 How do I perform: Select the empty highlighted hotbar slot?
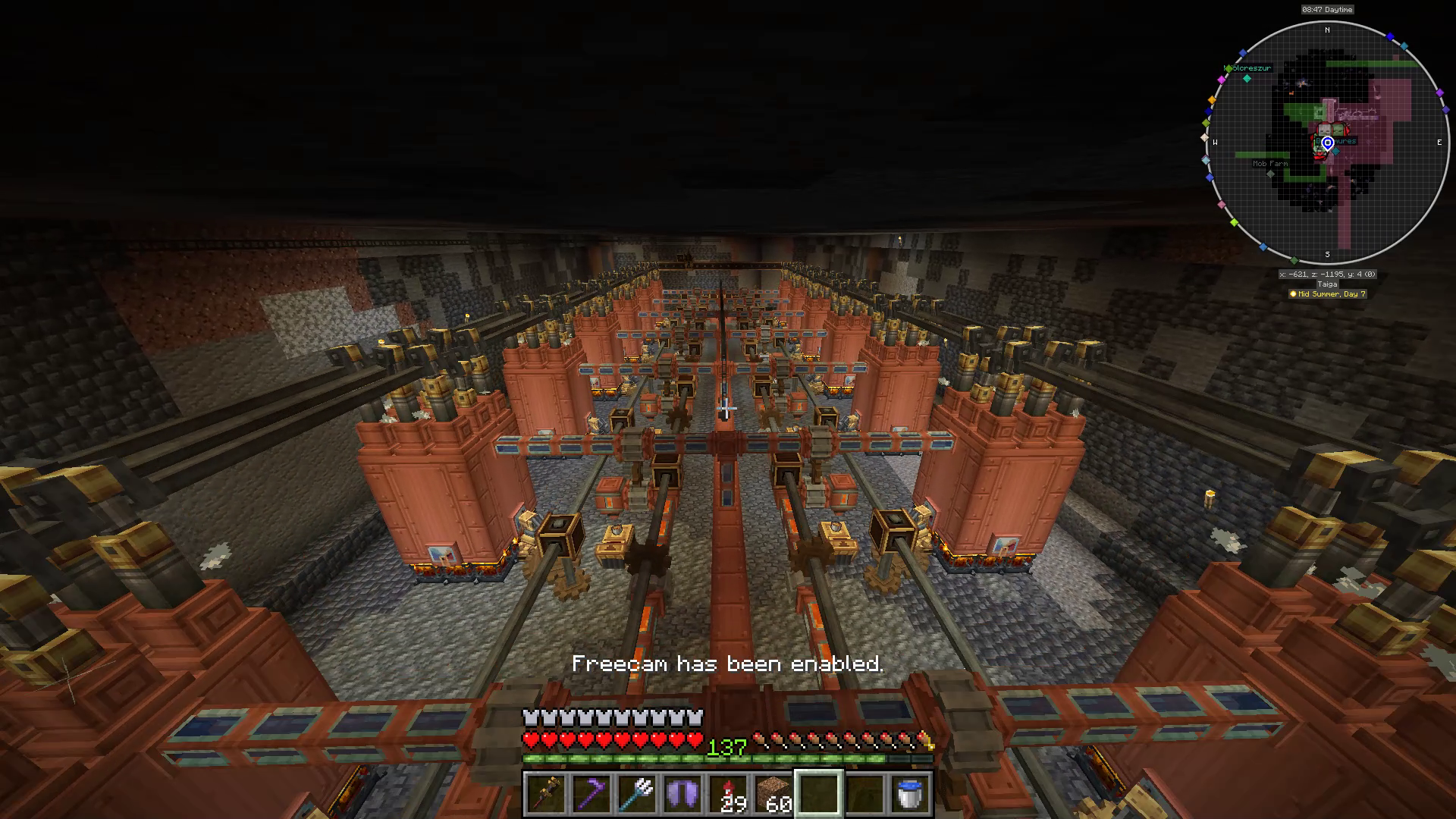818,793
